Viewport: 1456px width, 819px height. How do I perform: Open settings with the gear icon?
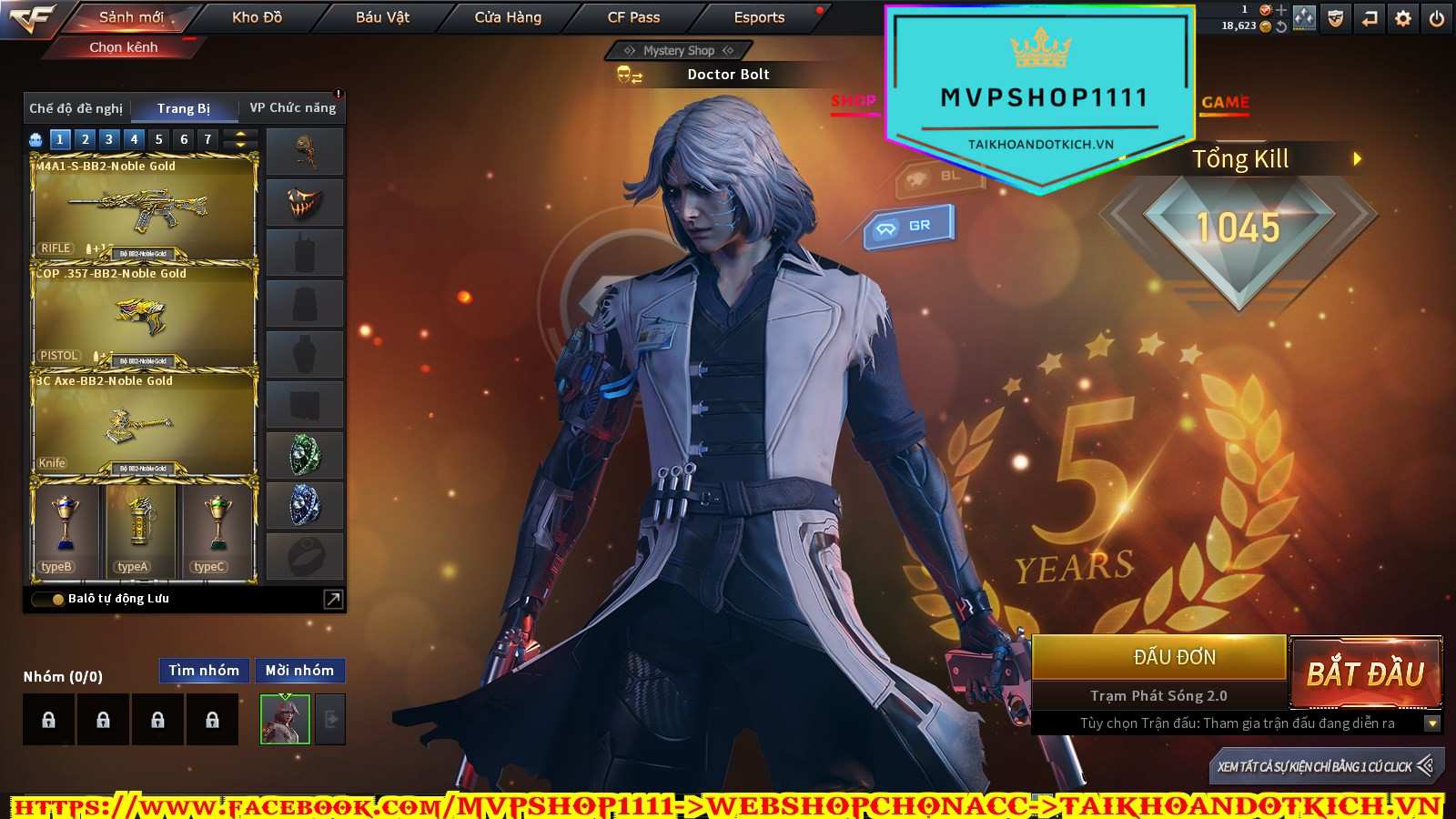coord(1403,18)
